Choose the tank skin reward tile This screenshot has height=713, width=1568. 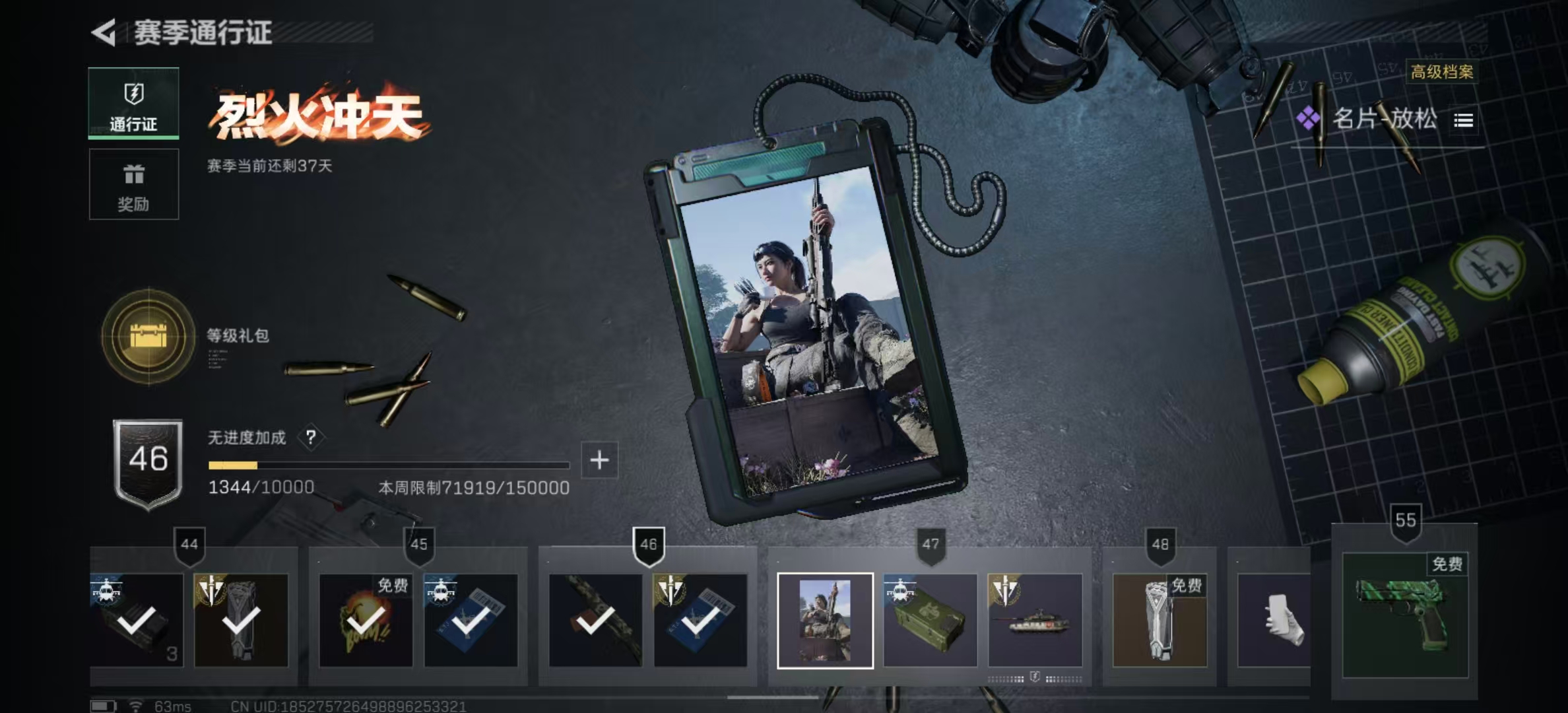pos(1035,621)
